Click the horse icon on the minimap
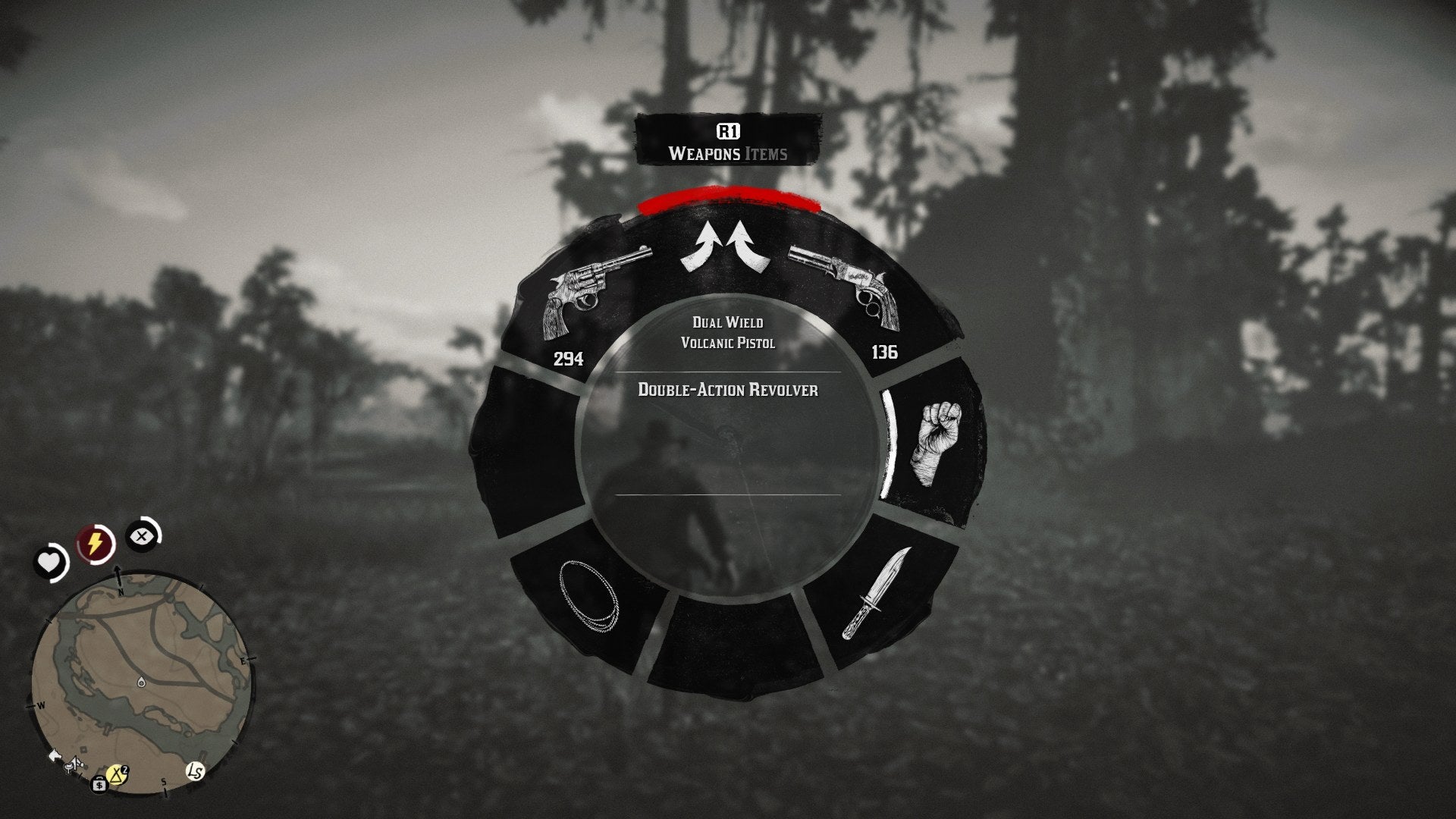The image size is (1456, 819). (55, 755)
